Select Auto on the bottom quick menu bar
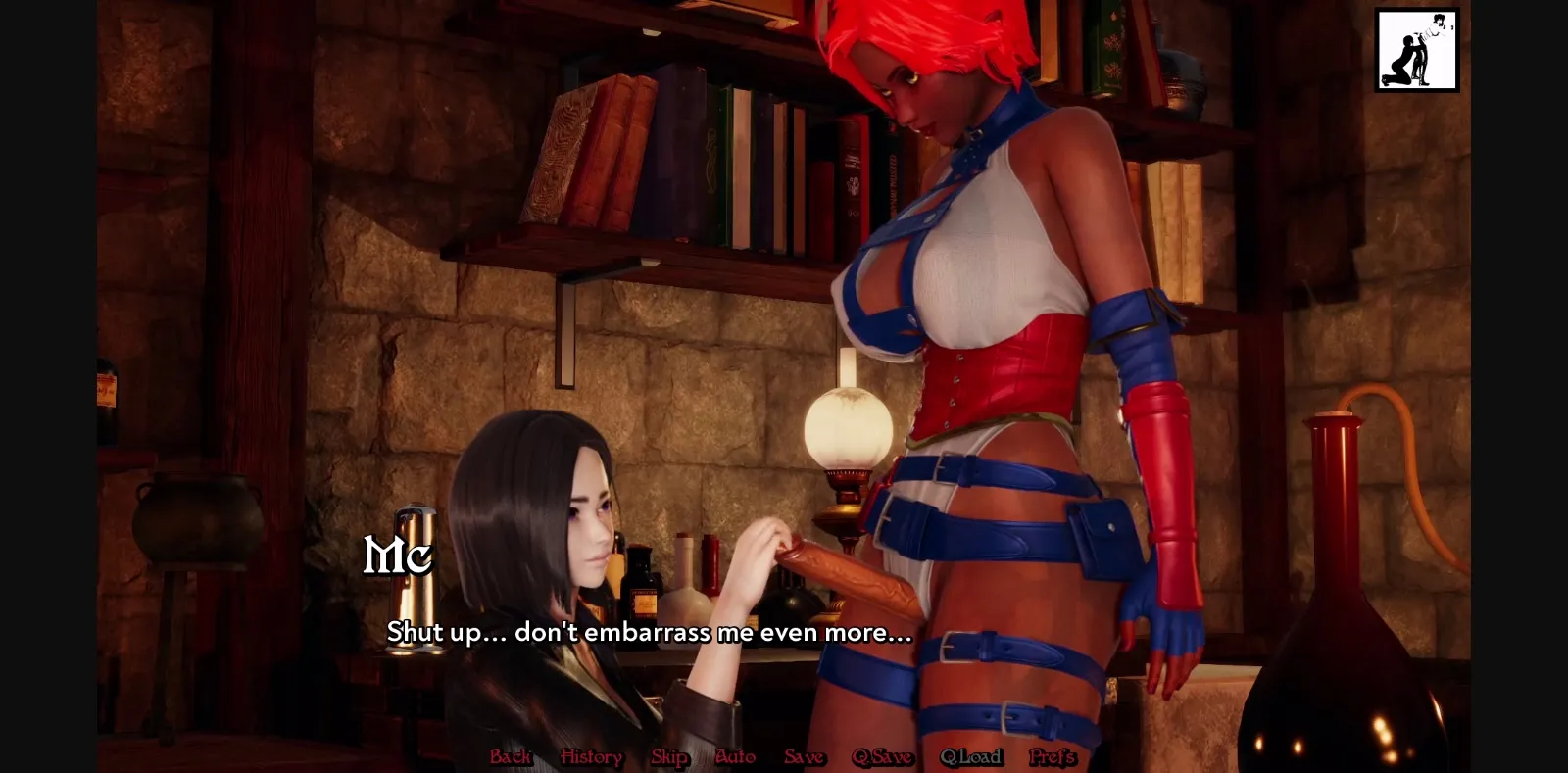This screenshot has width=1568, height=773. pyautogui.click(x=735, y=756)
